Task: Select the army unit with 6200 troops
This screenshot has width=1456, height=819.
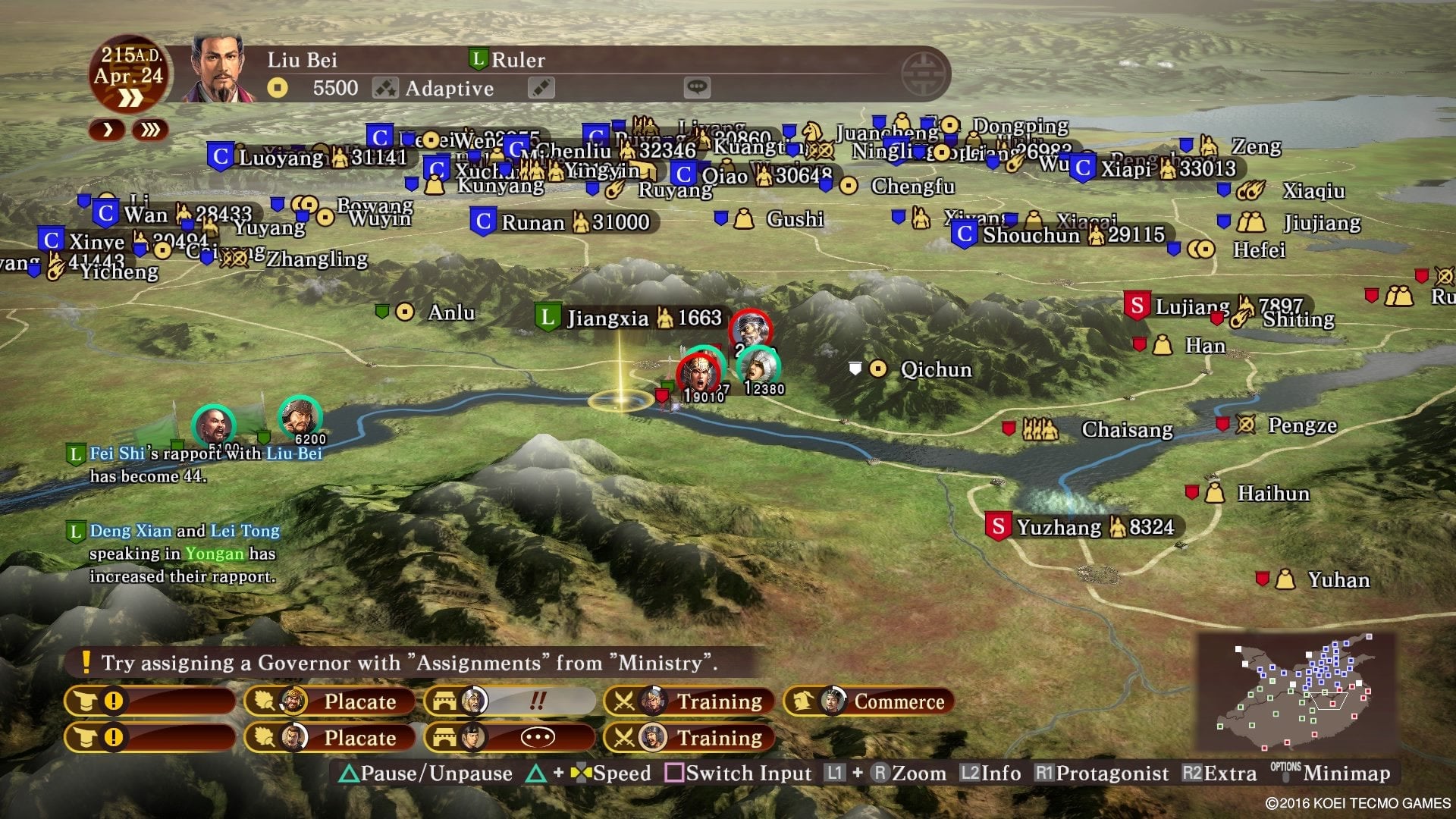Action: point(300,417)
